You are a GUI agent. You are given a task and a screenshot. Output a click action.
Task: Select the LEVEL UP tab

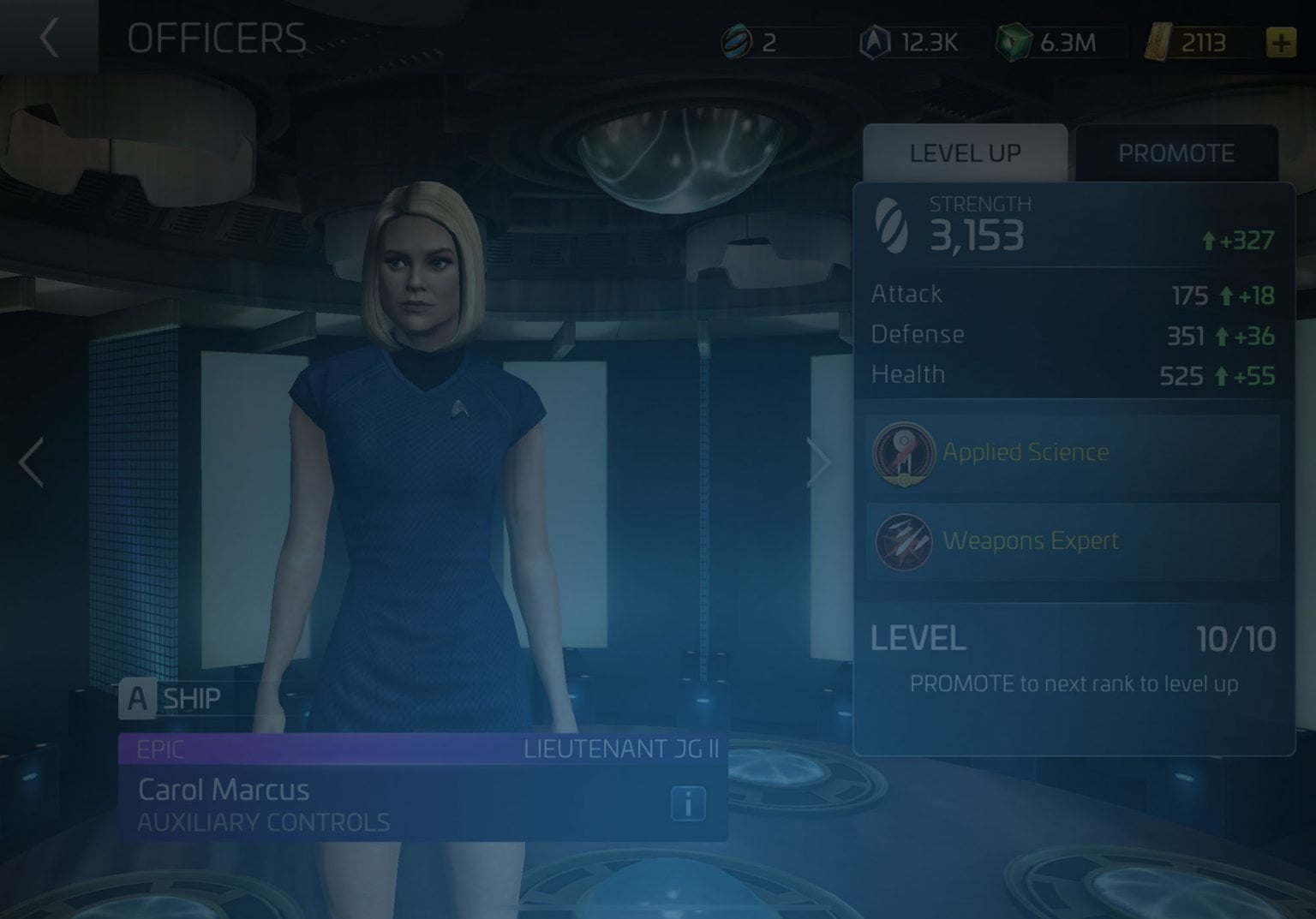pos(965,152)
